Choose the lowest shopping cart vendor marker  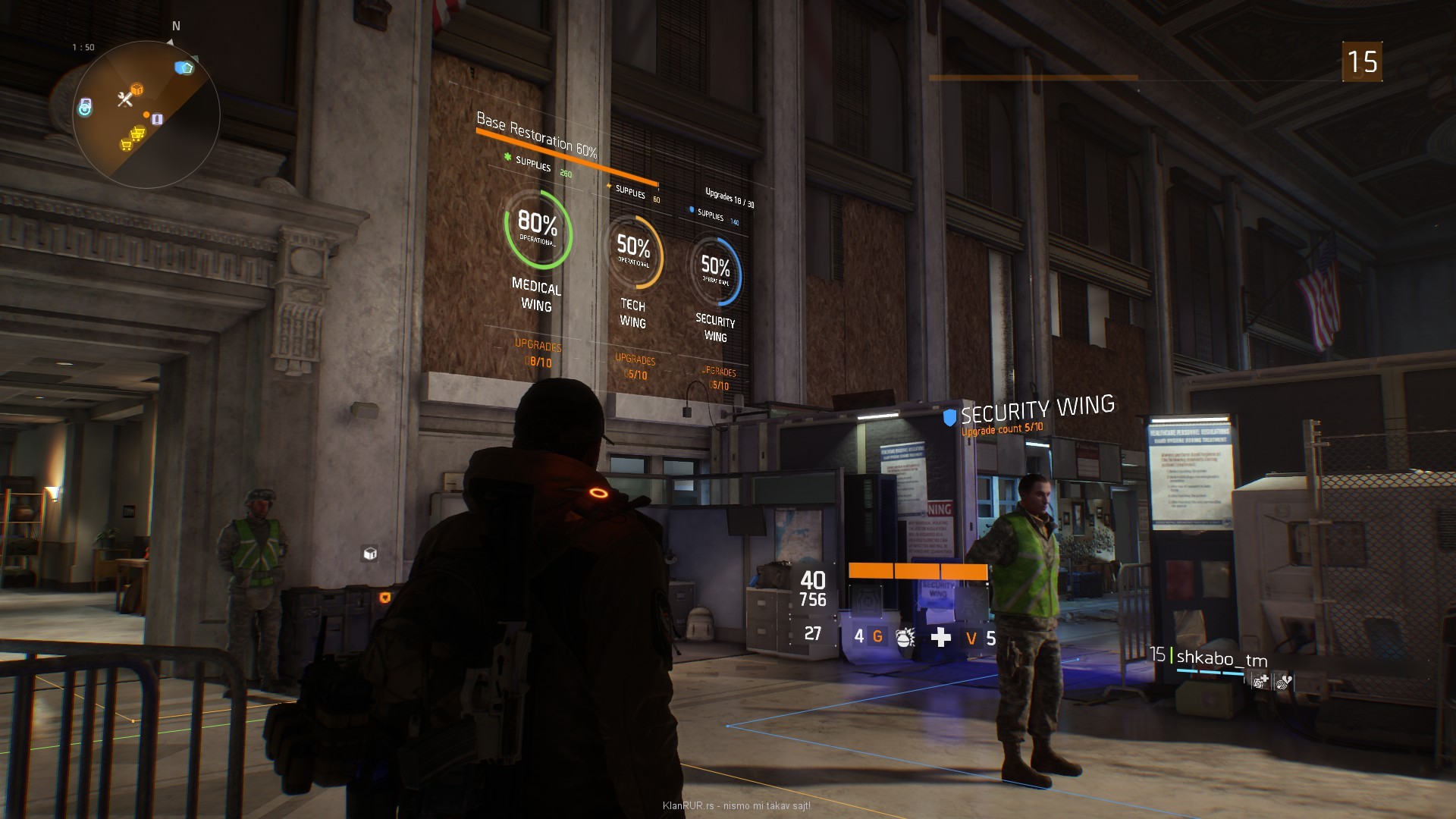126,145
